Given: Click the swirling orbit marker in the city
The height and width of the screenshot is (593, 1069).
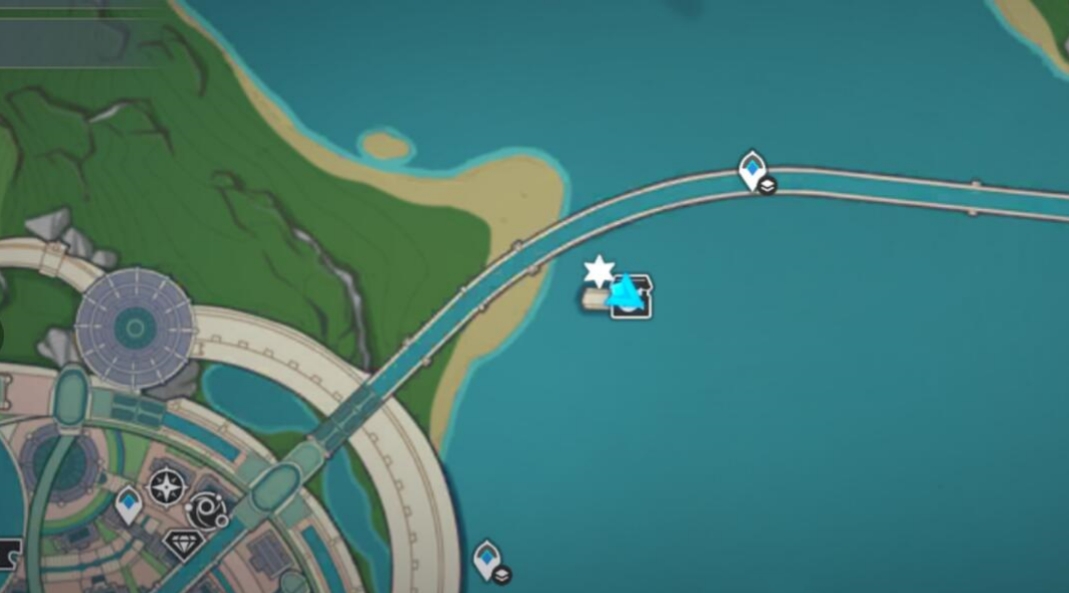Looking at the screenshot, I should pos(208,509).
